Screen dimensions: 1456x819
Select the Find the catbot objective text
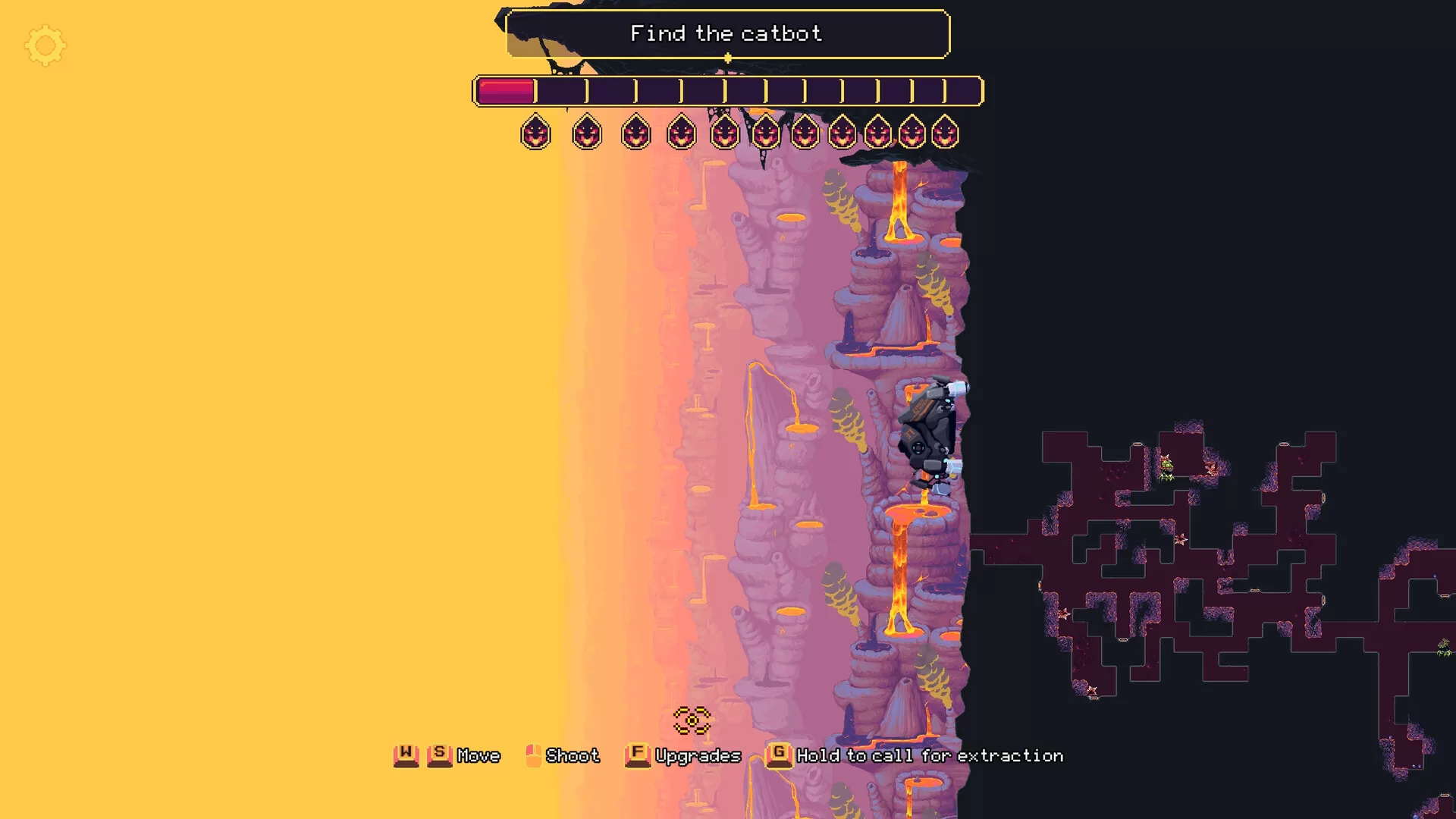pos(726,33)
